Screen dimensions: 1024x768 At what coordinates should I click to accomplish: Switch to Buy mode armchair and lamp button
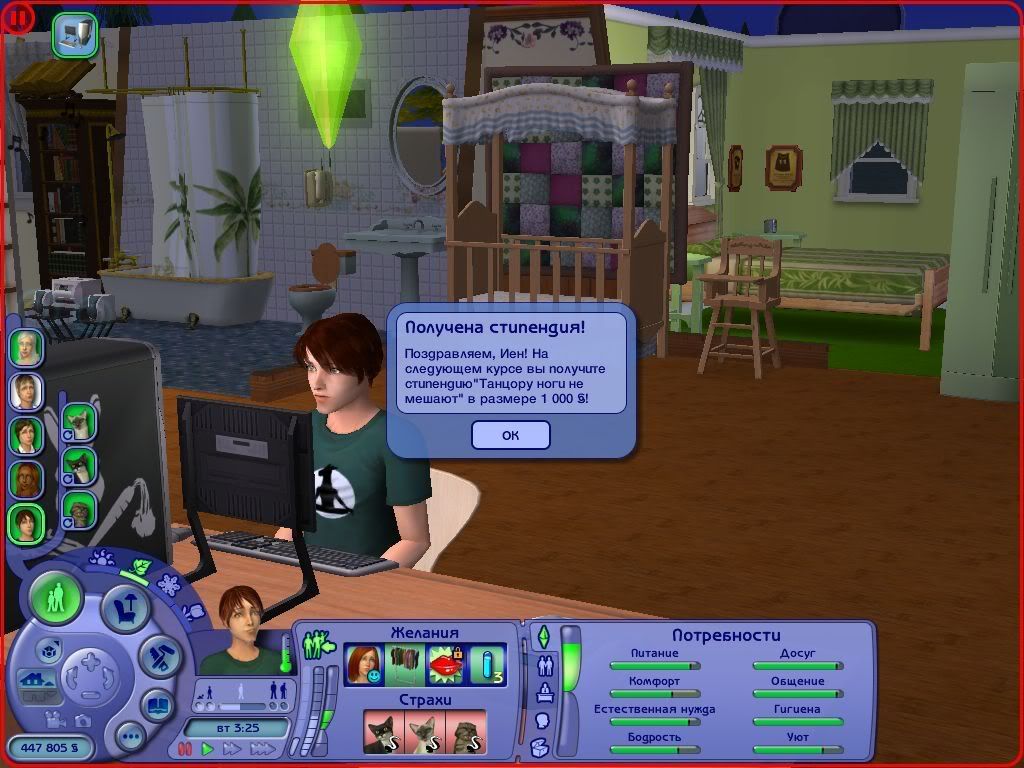click(x=126, y=608)
